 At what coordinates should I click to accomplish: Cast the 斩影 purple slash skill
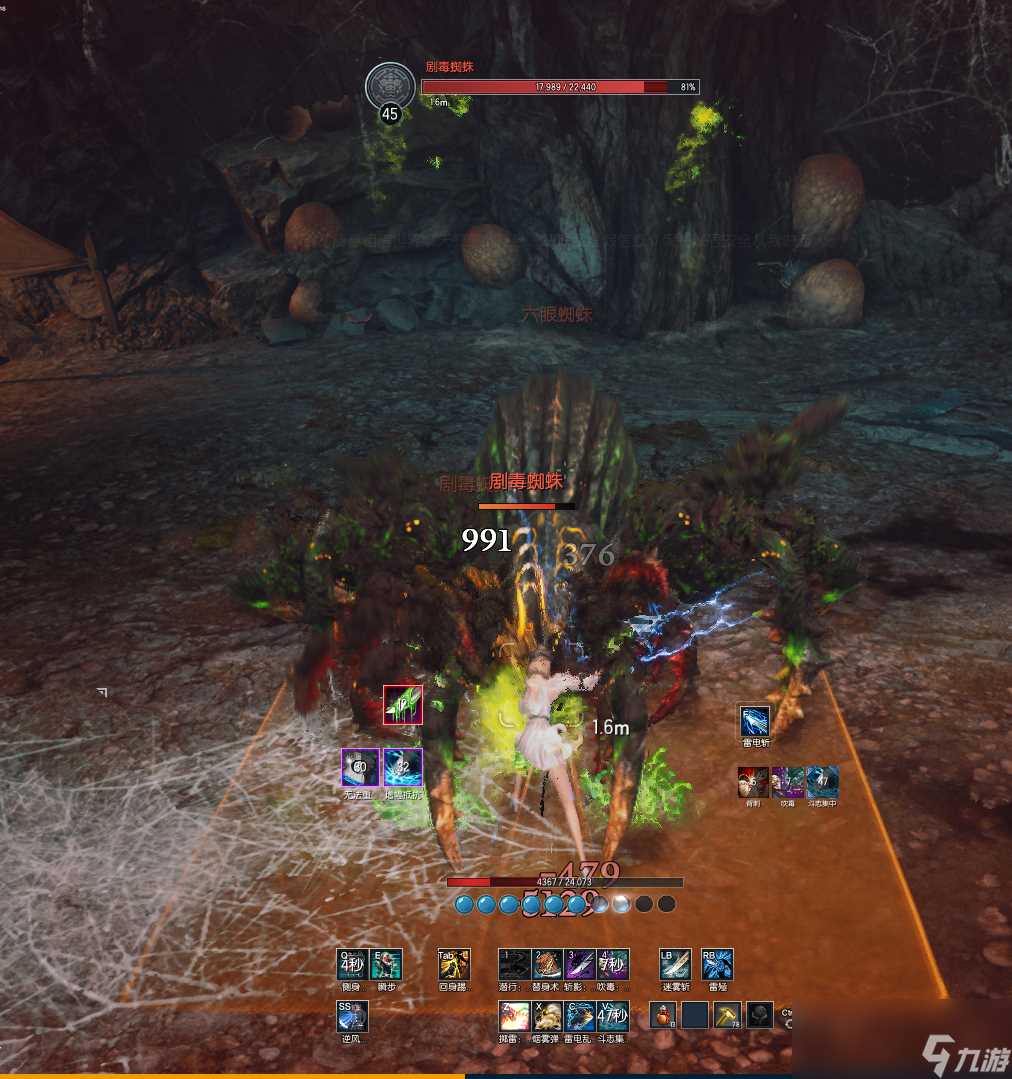(x=580, y=964)
